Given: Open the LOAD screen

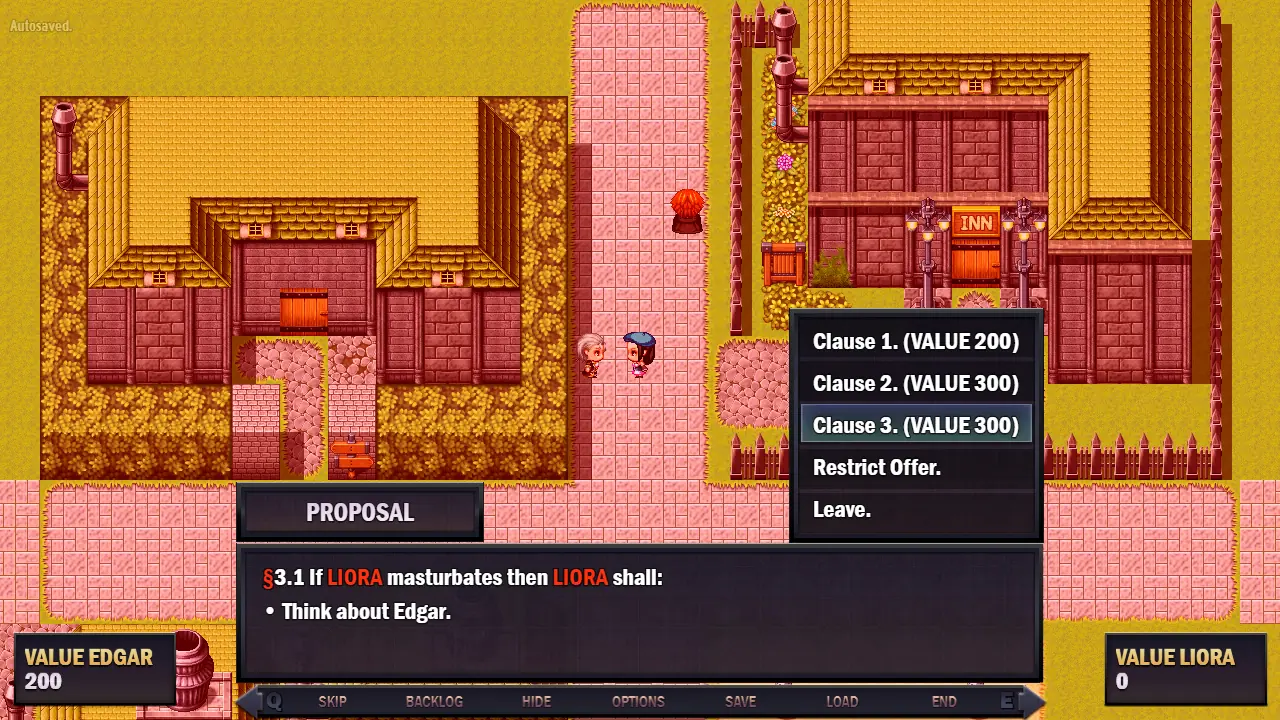Looking at the screenshot, I should coord(842,702).
